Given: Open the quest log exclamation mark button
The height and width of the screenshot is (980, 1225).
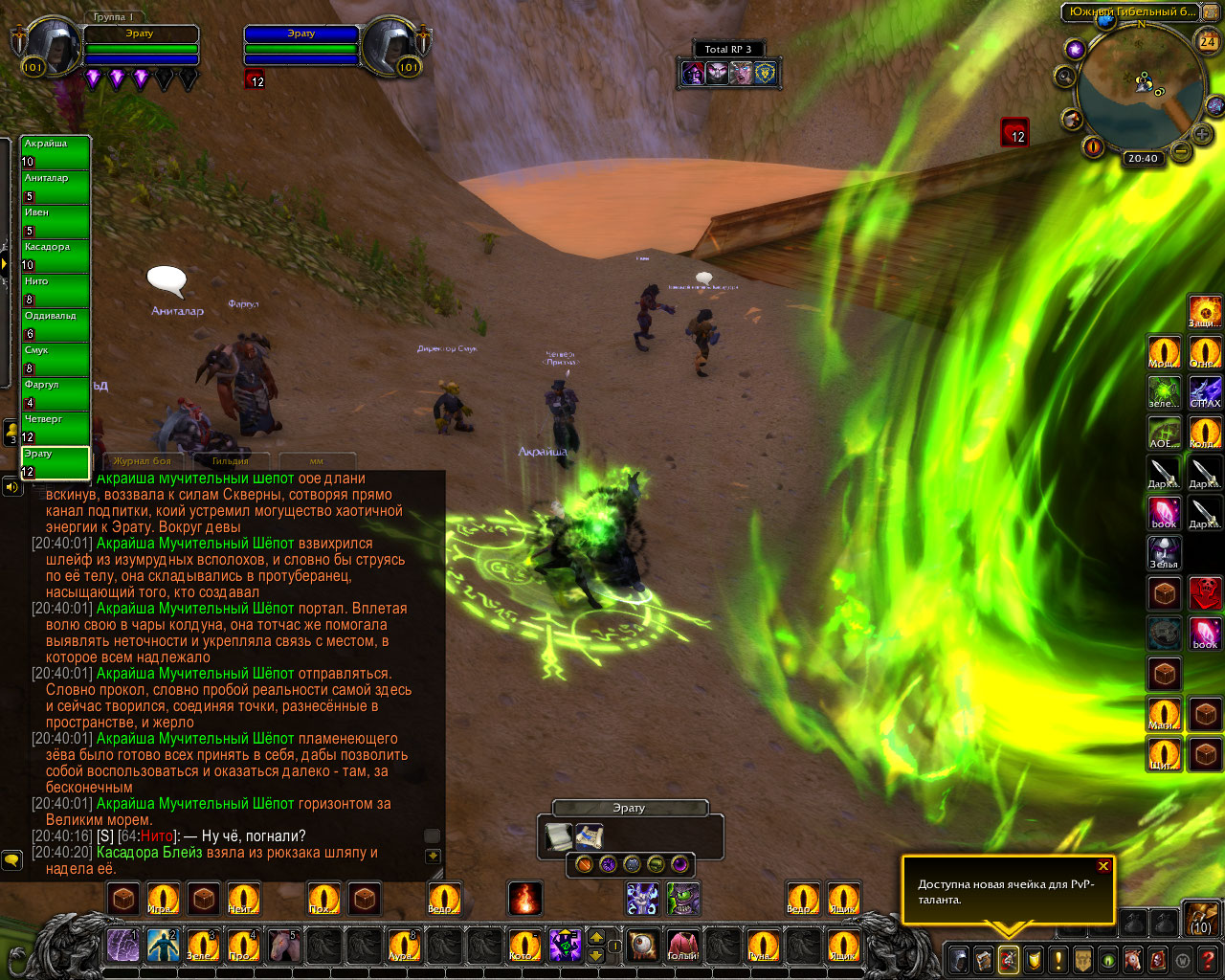Looking at the screenshot, I should [x=1058, y=959].
